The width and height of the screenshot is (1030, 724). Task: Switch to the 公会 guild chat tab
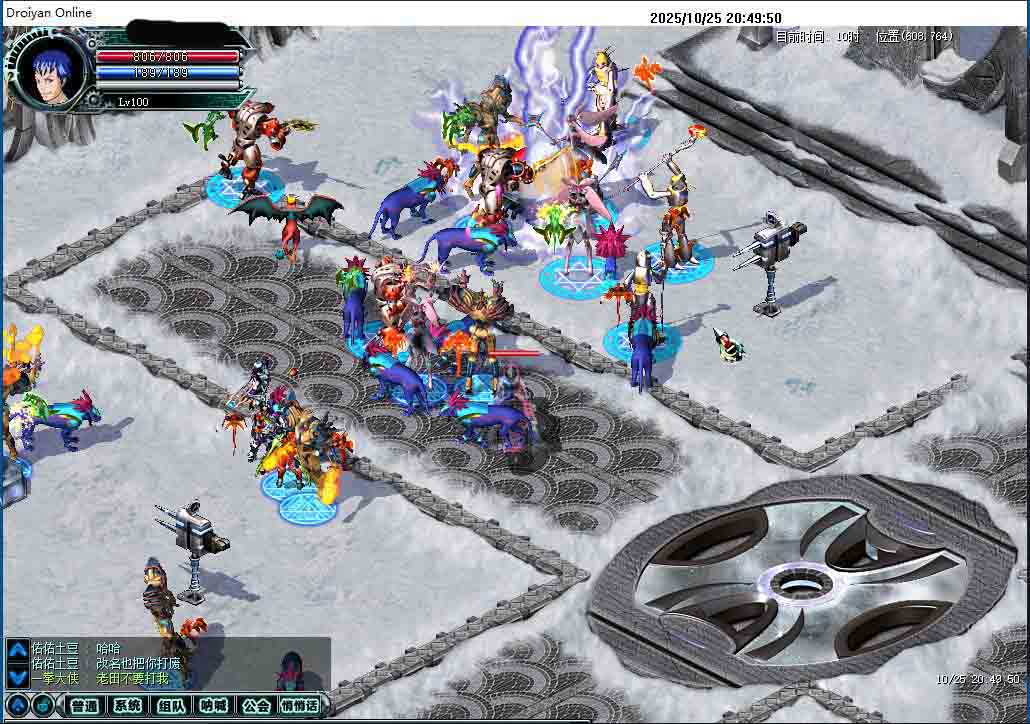[x=256, y=706]
